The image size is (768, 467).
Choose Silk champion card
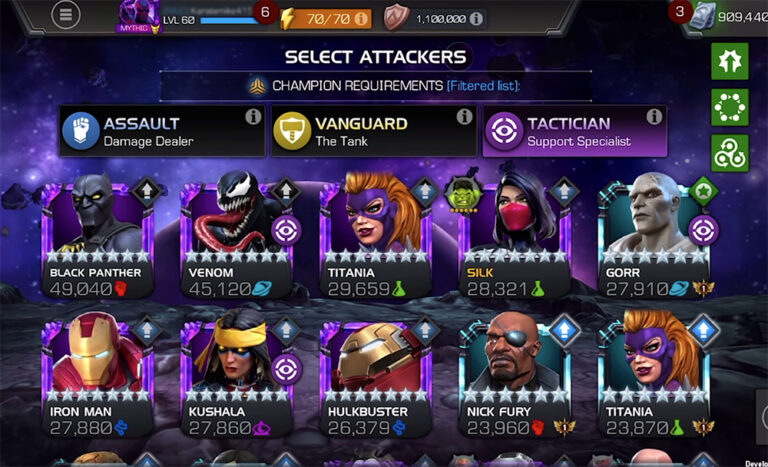(514, 235)
